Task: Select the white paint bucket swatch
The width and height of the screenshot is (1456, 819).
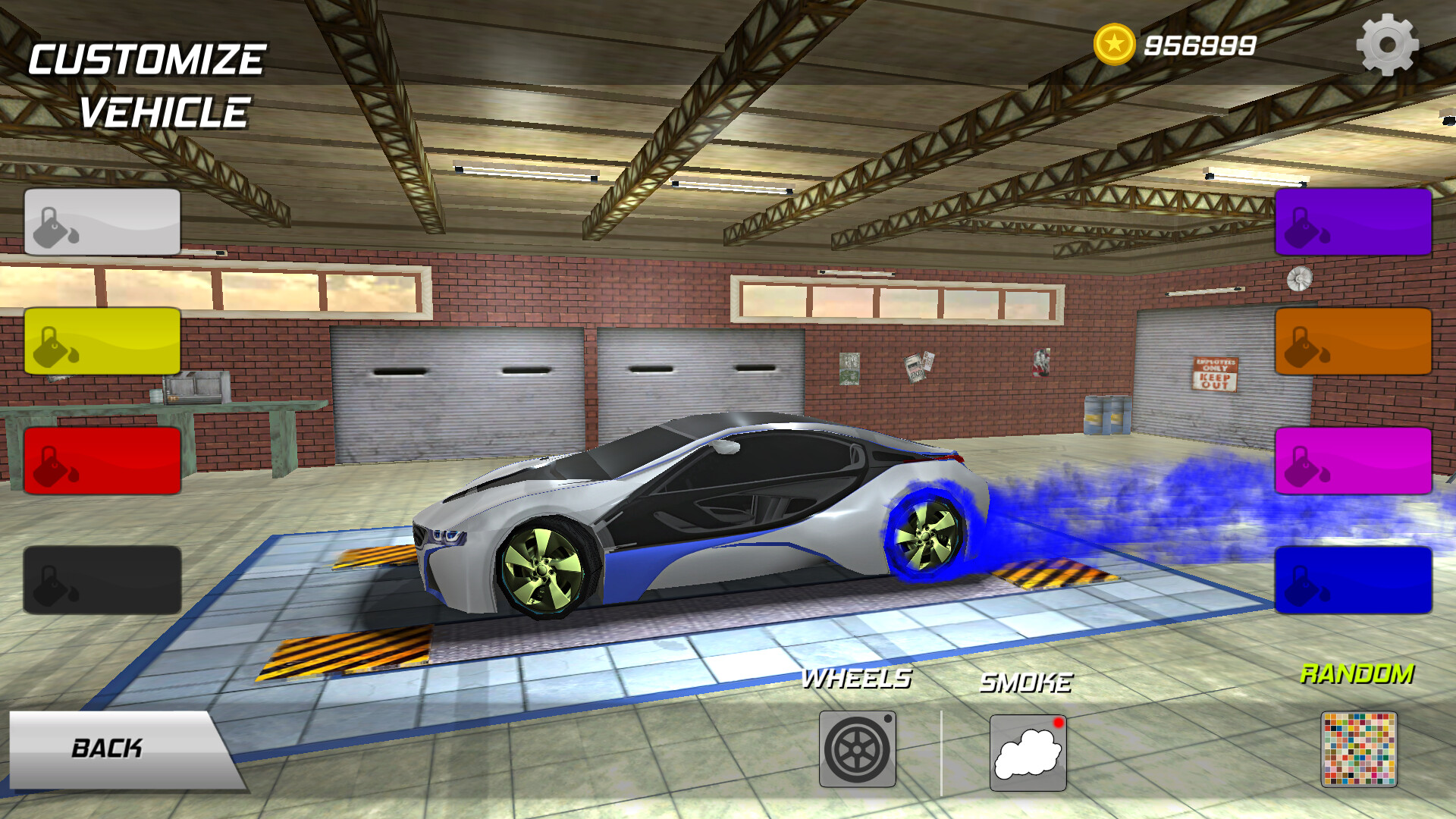Action: (x=103, y=222)
